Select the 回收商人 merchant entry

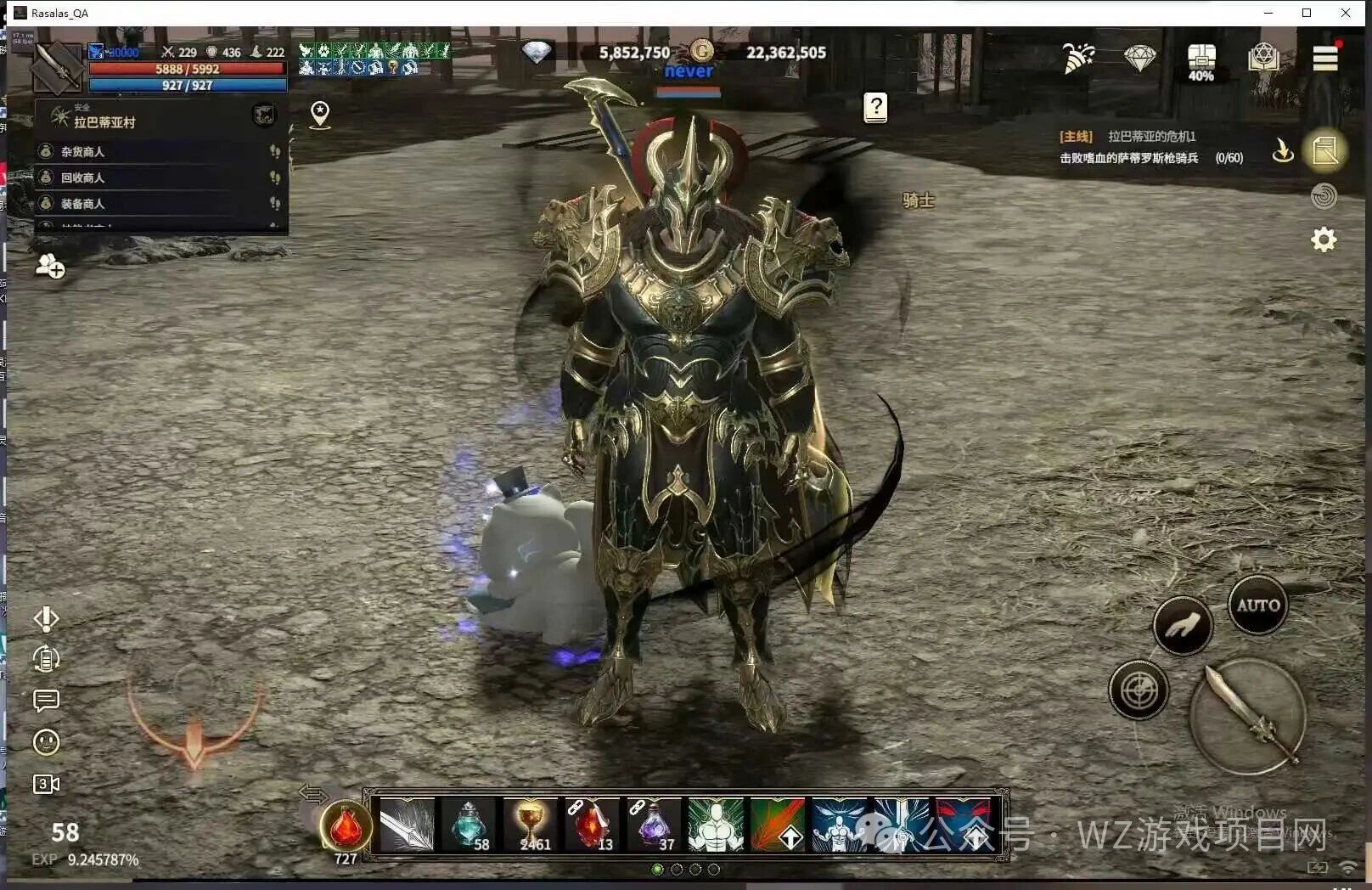pos(82,177)
